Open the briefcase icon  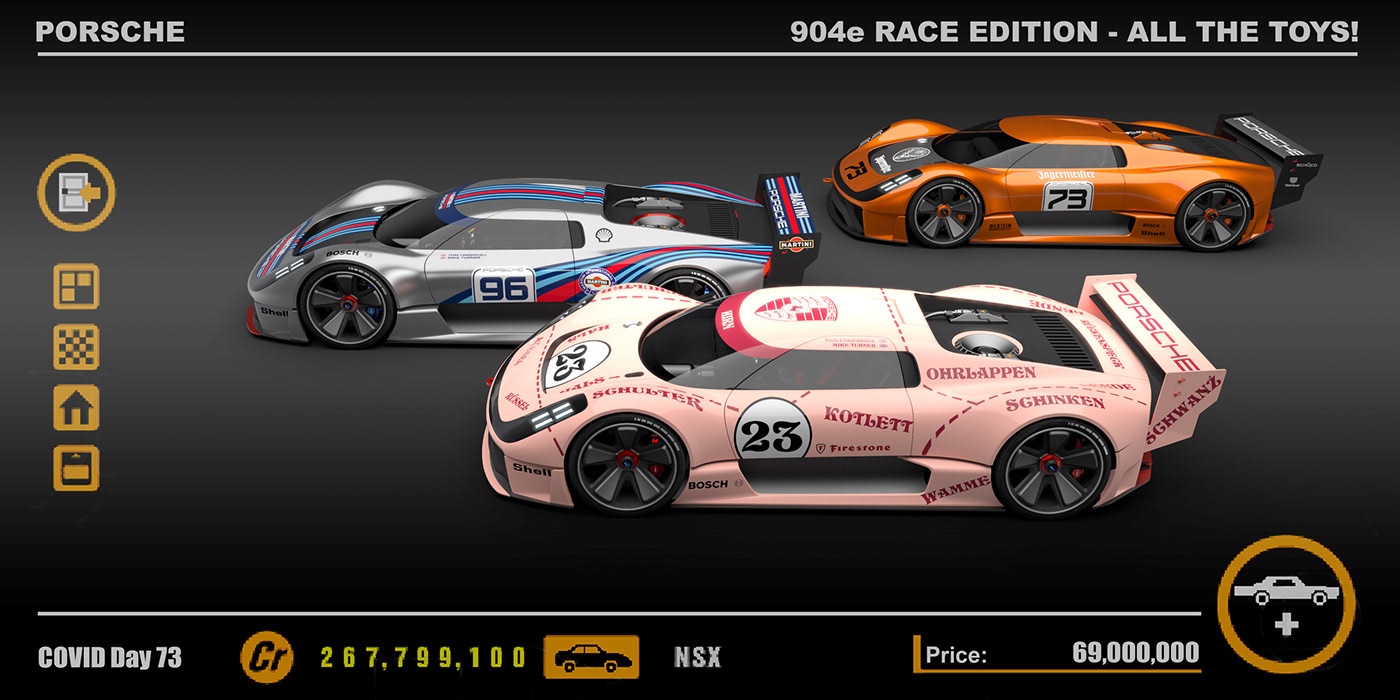pos(76,467)
